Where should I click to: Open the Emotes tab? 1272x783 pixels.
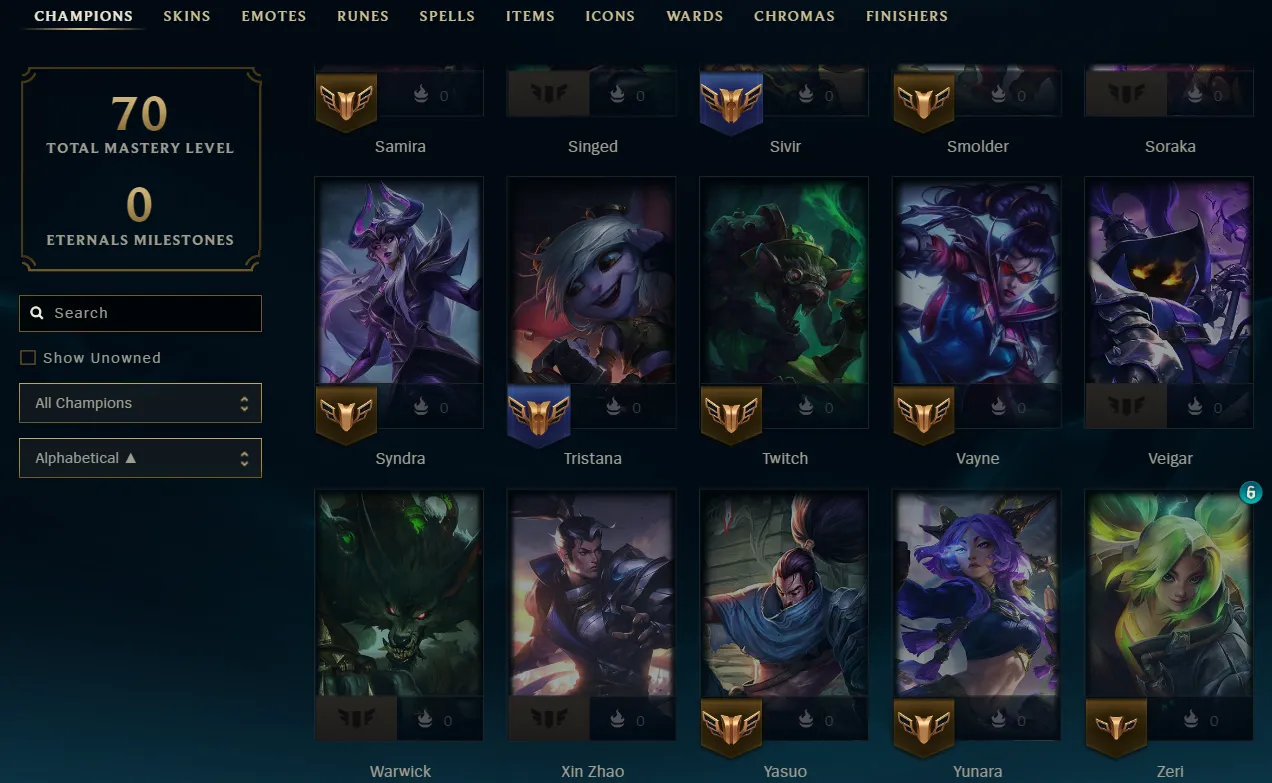(273, 16)
